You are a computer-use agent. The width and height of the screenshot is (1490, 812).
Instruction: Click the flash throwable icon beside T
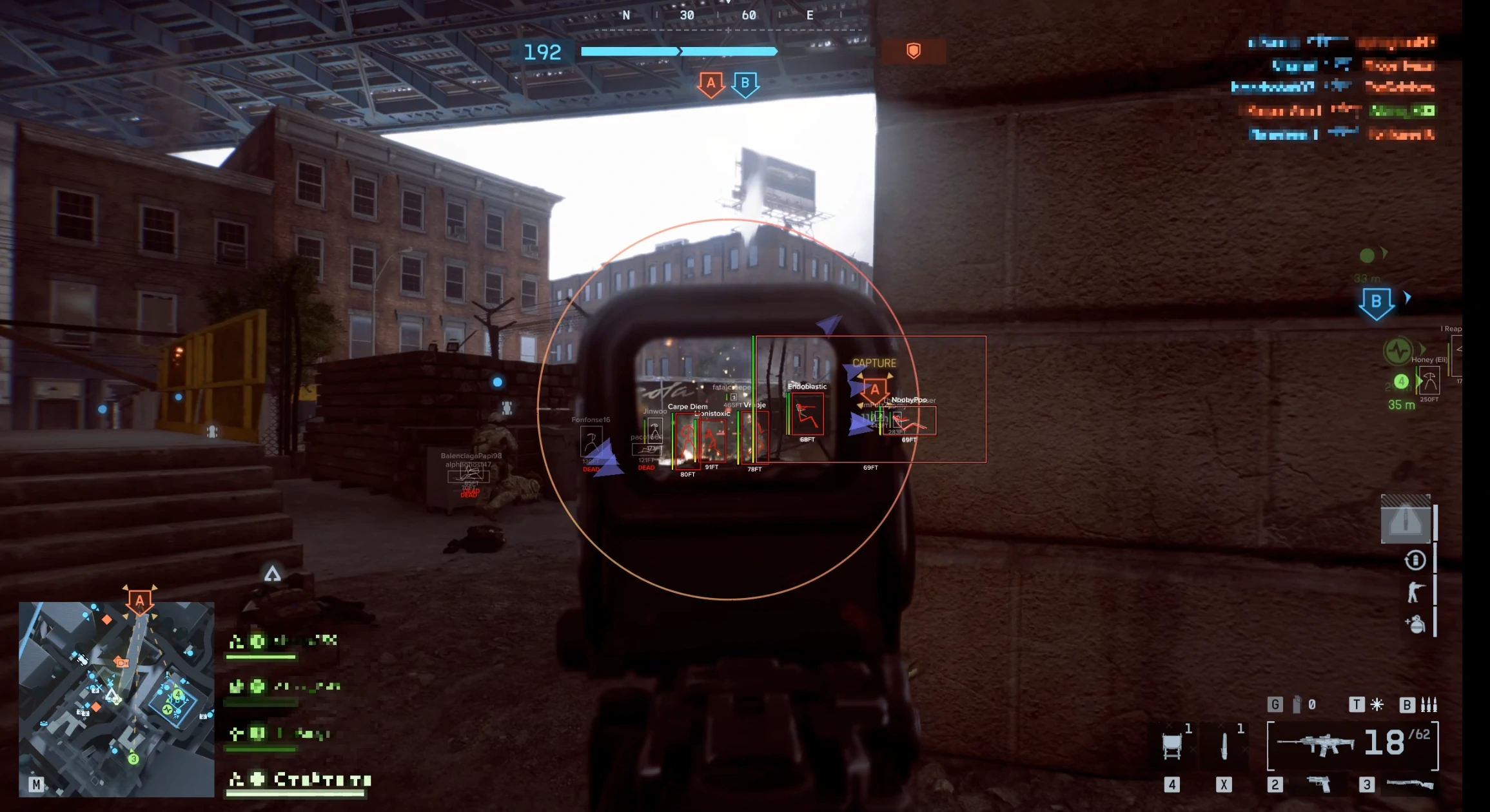click(x=1376, y=704)
